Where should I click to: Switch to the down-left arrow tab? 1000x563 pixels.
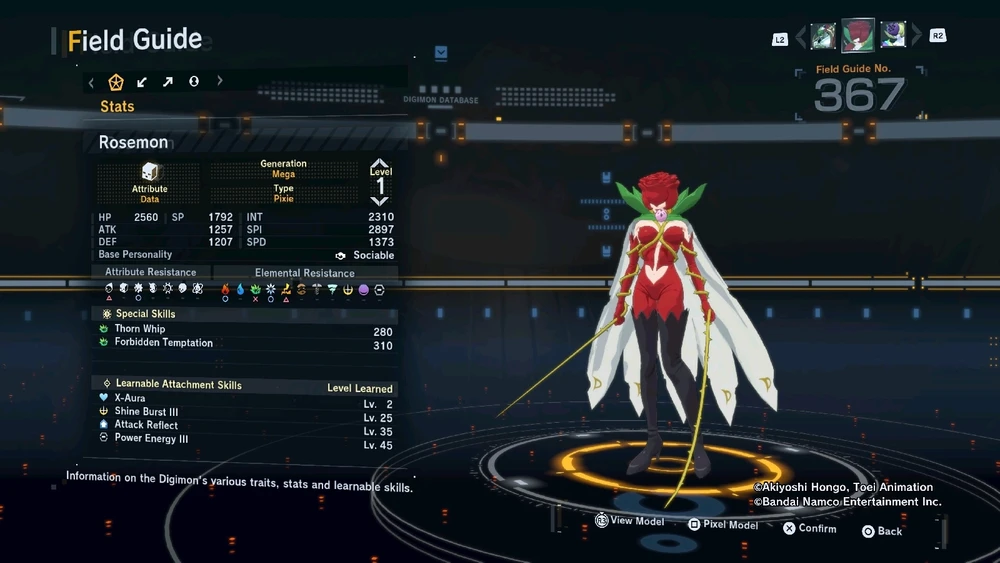(142, 82)
